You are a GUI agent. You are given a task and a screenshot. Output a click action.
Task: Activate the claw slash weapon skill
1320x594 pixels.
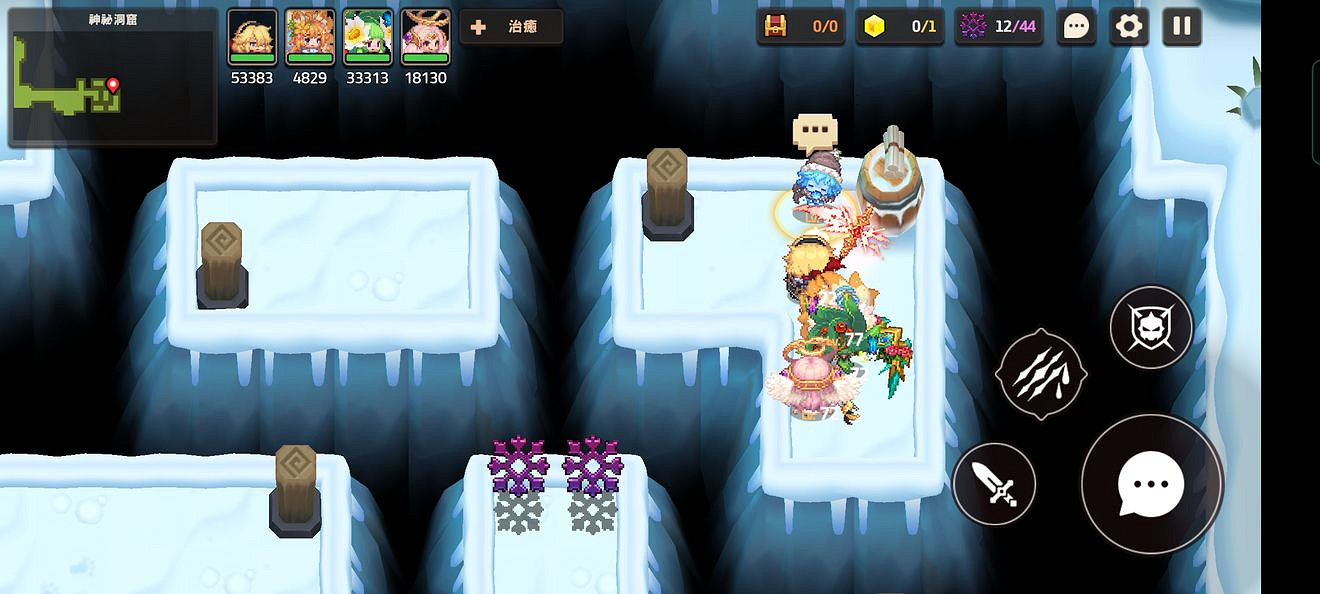pos(1041,373)
